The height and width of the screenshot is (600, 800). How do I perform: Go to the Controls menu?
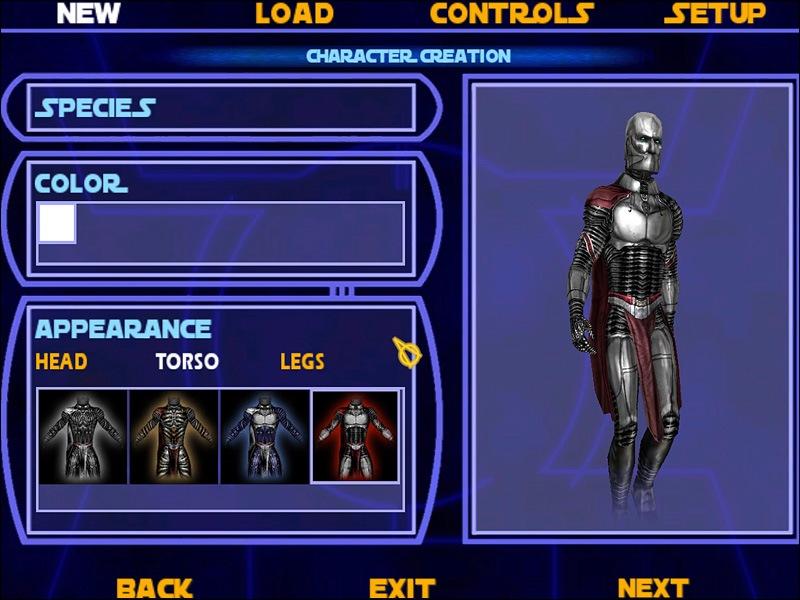coord(511,14)
